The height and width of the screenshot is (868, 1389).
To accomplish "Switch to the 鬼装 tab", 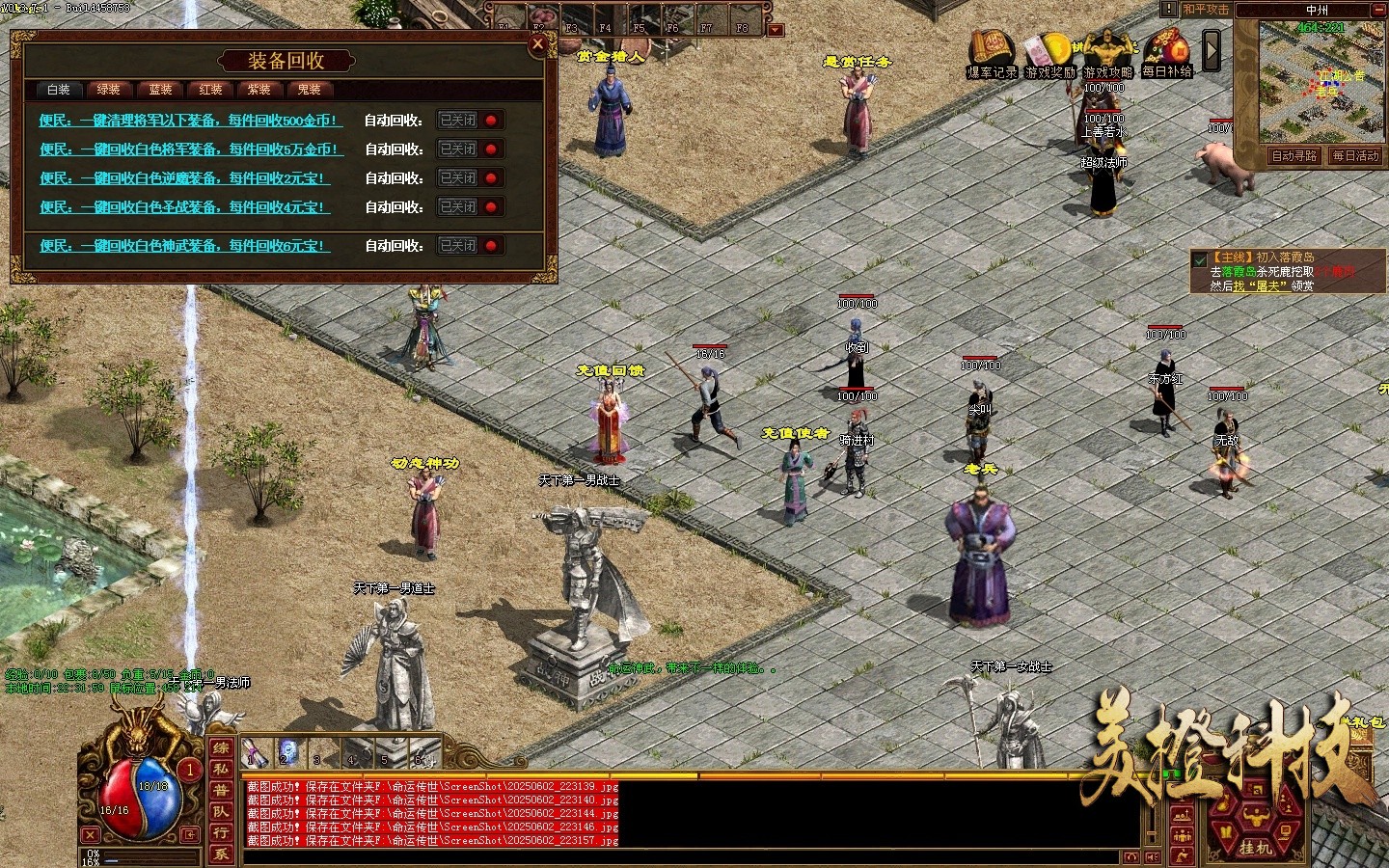I will 309,90.
